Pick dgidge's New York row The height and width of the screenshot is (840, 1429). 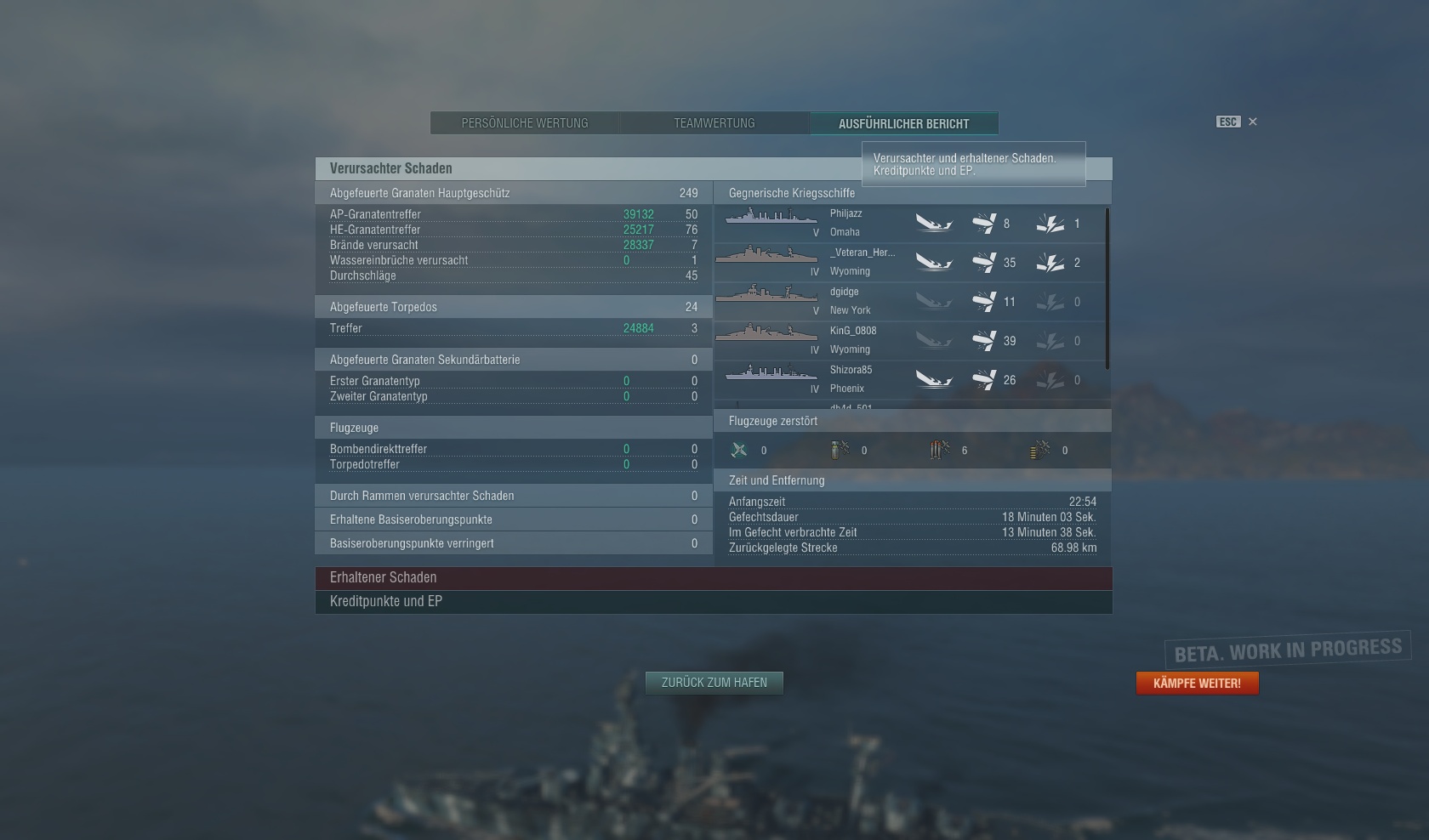(908, 301)
